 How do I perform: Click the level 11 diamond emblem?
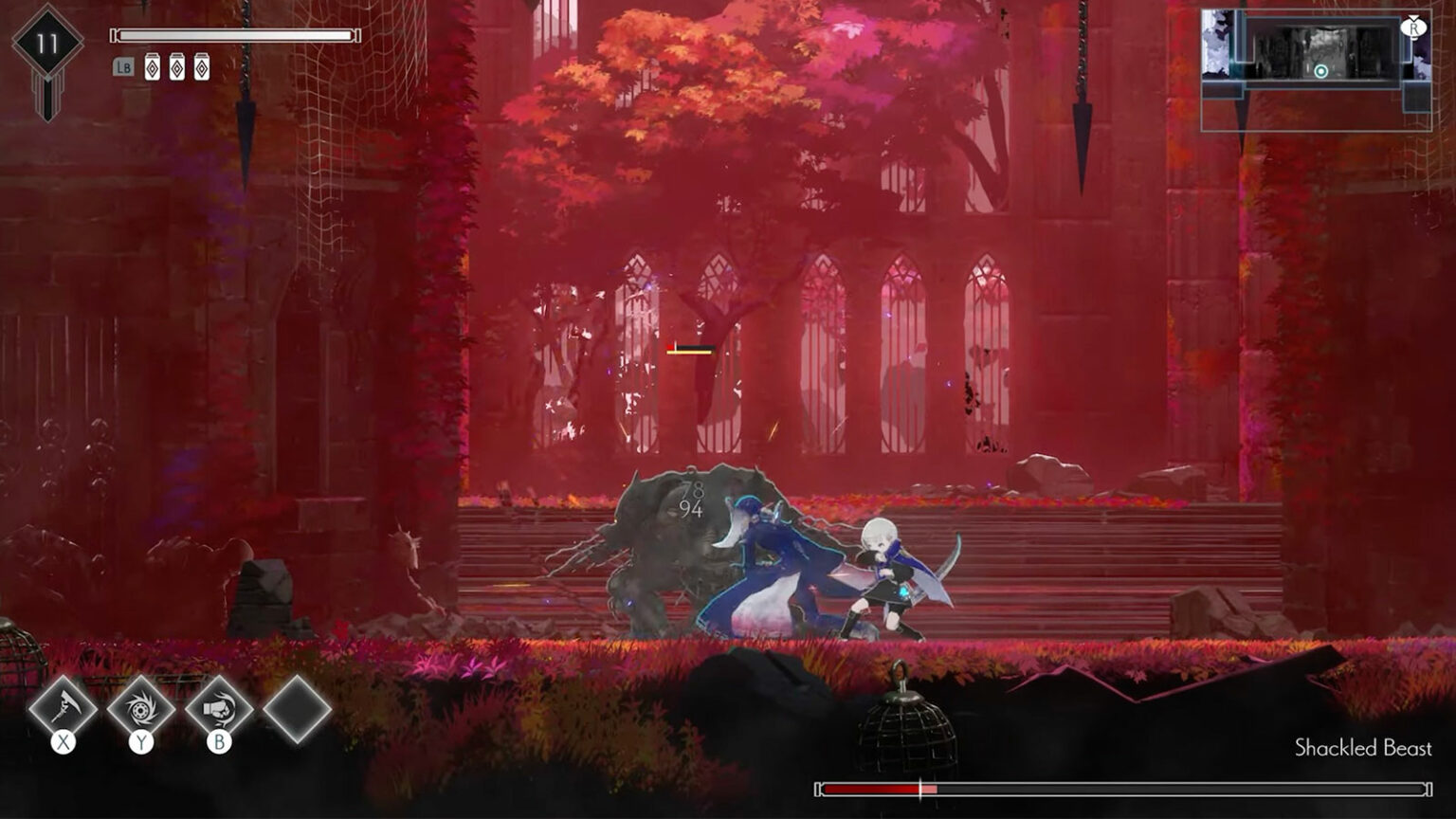[47, 41]
